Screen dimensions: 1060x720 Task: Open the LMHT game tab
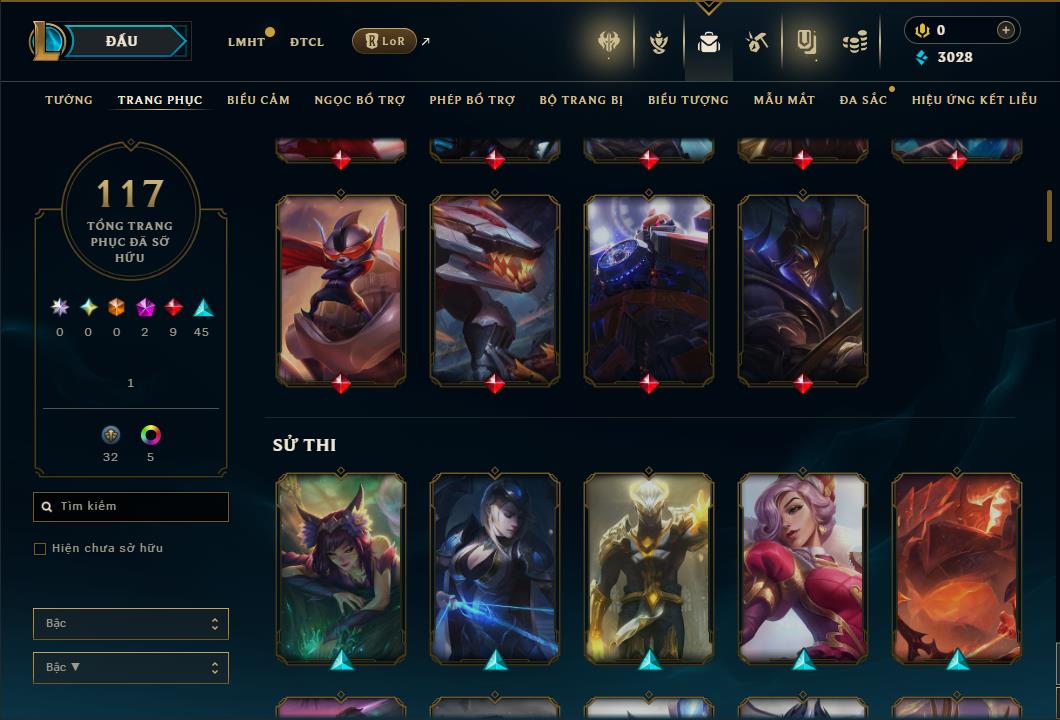click(246, 42)
